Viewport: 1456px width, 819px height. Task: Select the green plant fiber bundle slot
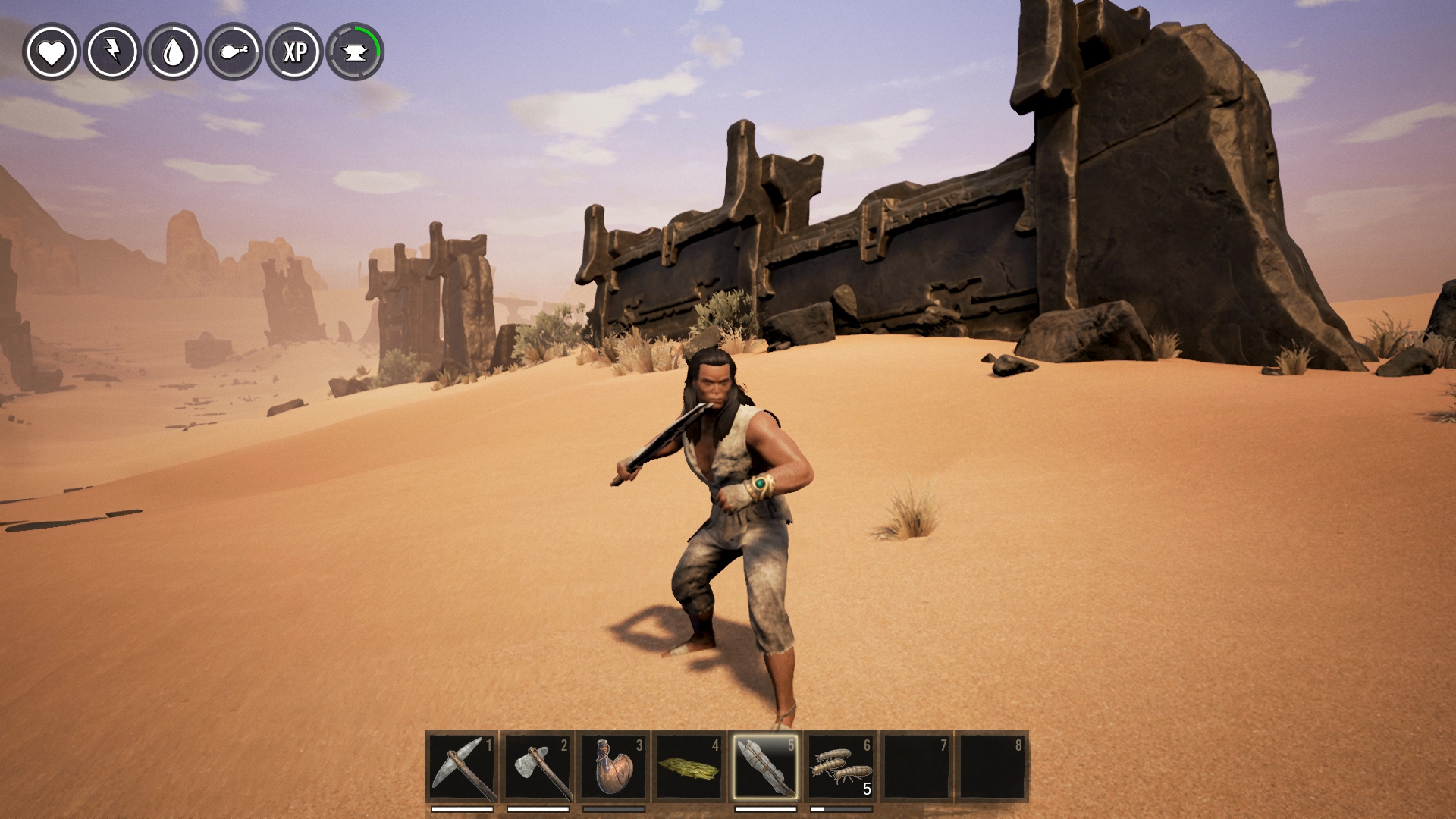coord(689,766)
